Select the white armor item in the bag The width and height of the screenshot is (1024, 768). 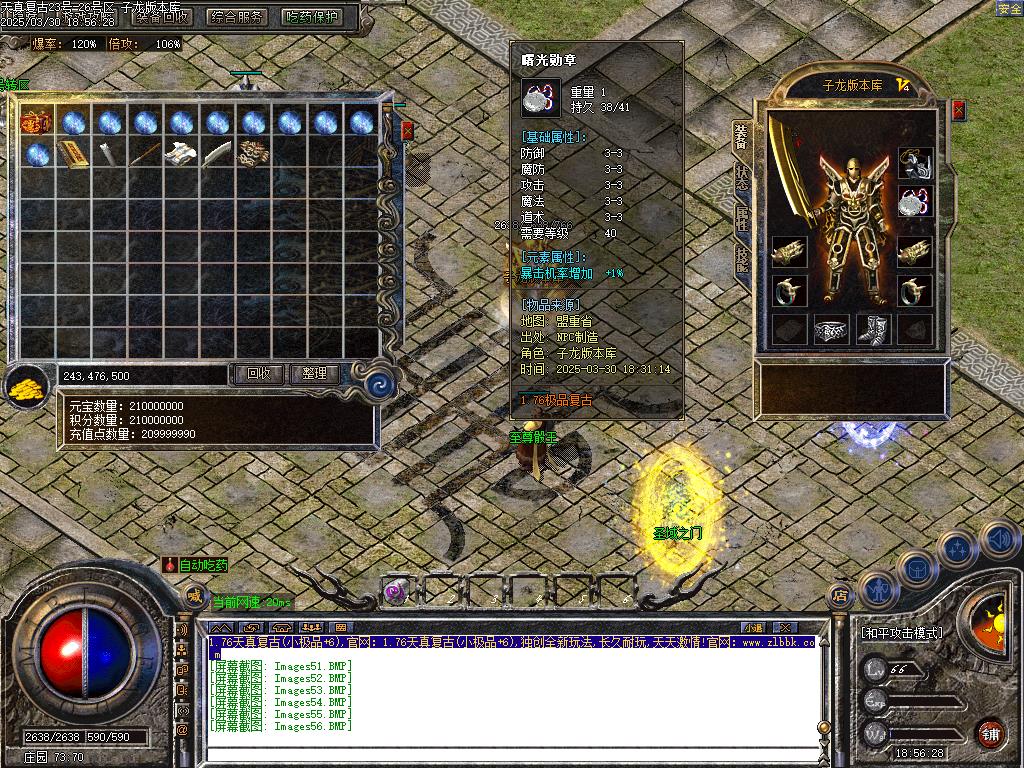[180, 154]
